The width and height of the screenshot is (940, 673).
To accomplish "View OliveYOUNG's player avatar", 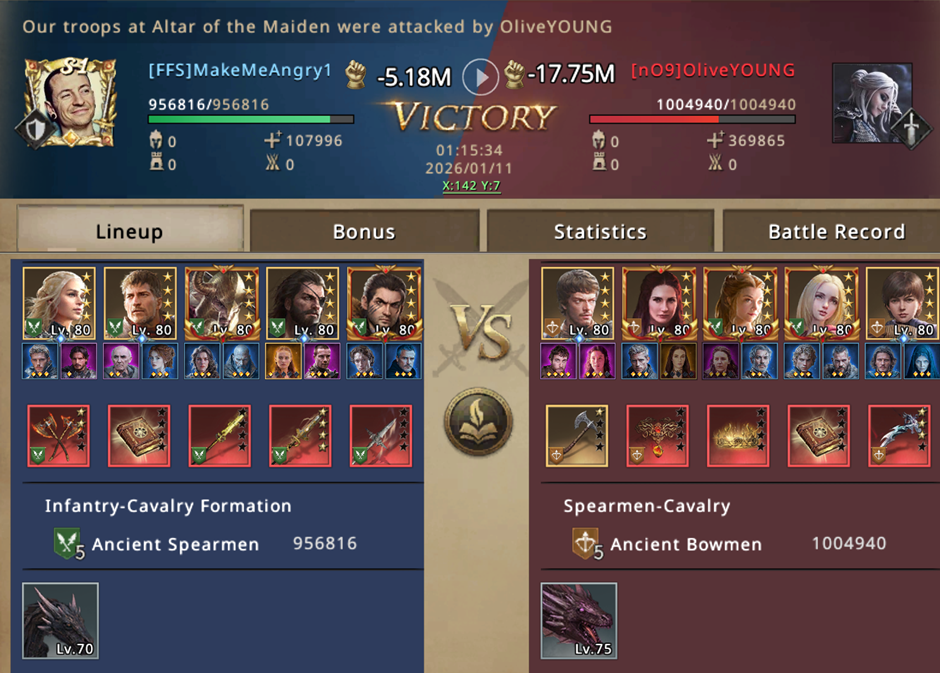I will (x=870, y=102).
